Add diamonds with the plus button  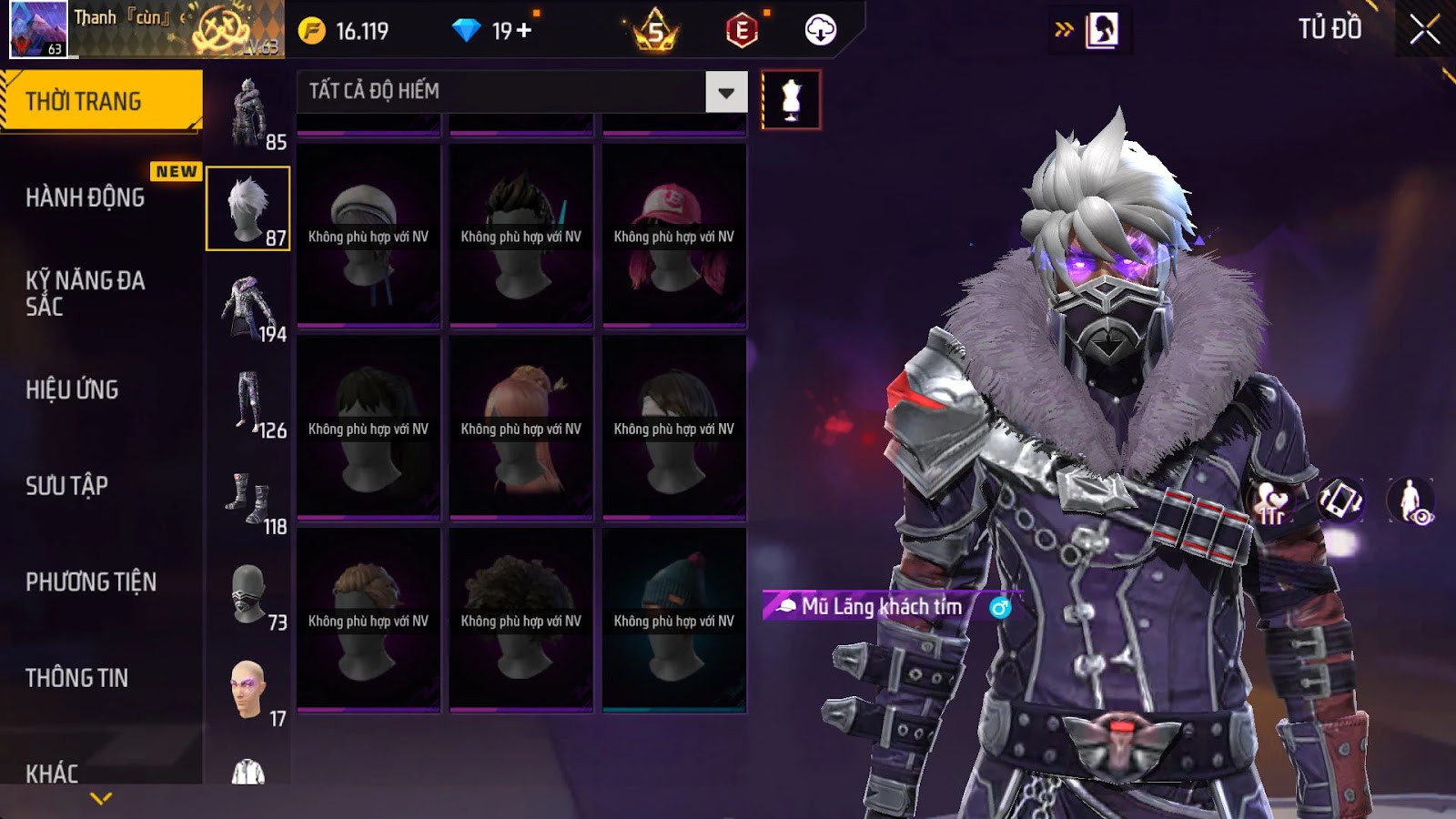pyautogui.click(x=524, y=31)
